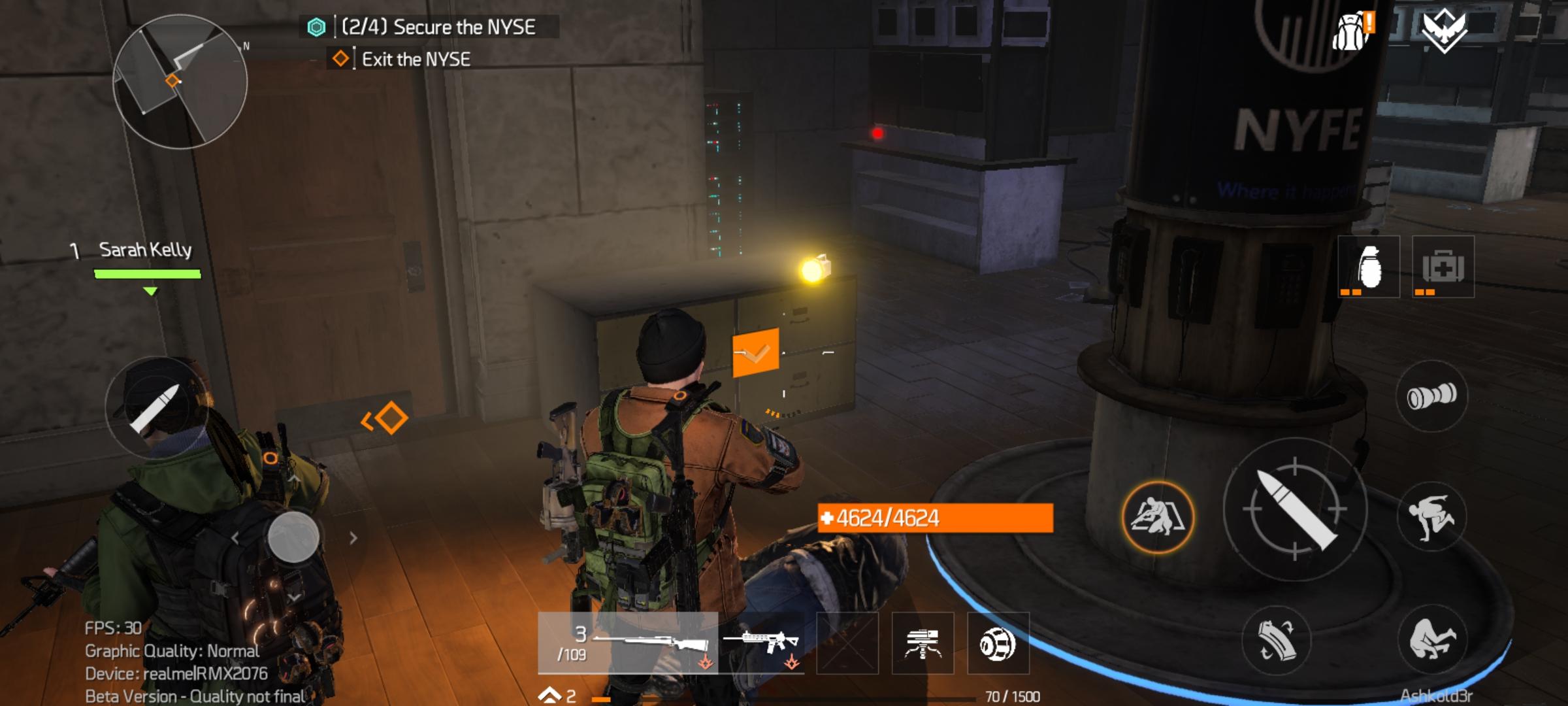This screenshot has height=706, width=1568.
Task: Select the Exit the NYSE objective marker
Action: pyautogui.click(x=415, y=58)
